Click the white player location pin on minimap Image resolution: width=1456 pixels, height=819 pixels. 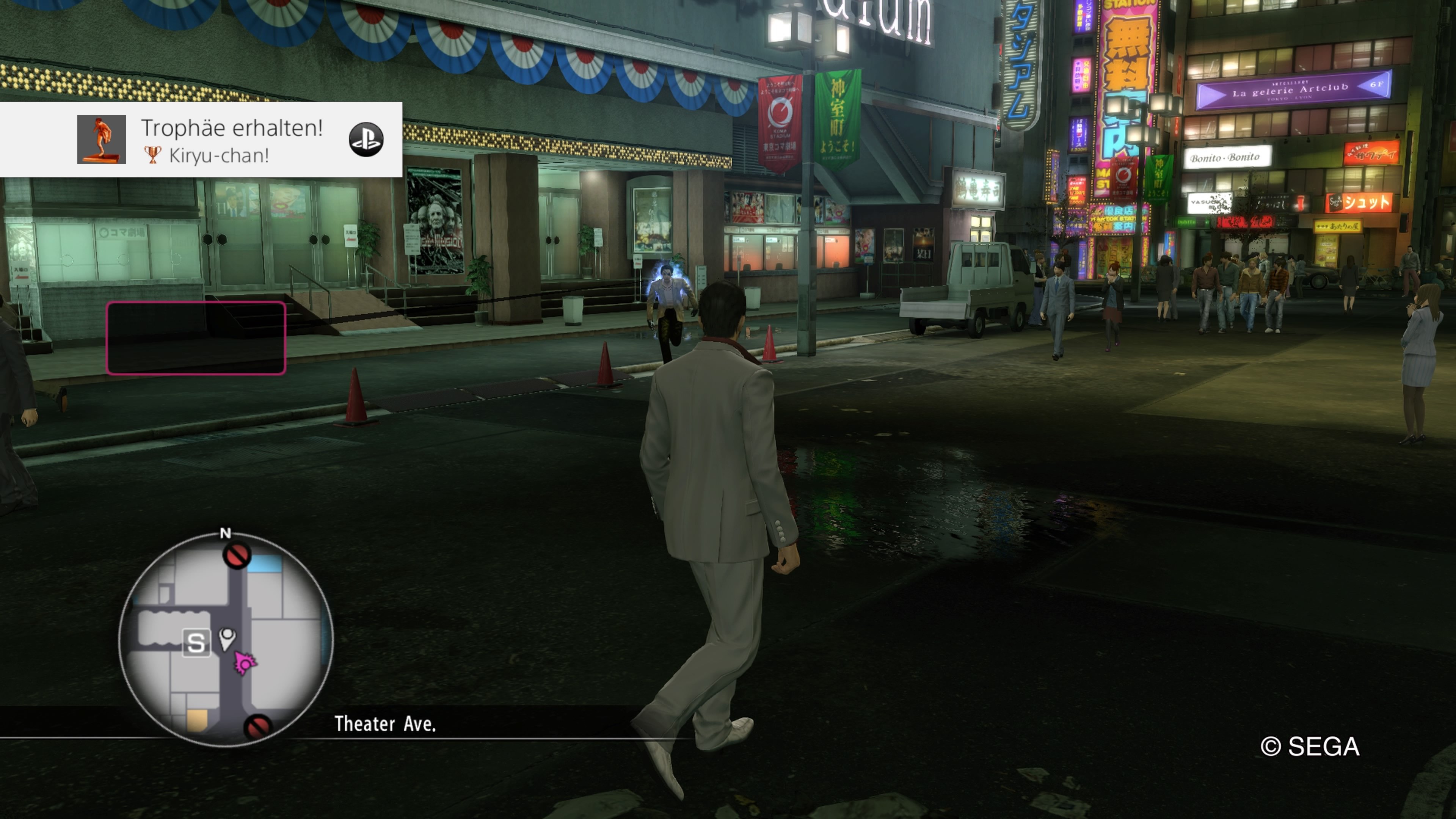227,637
